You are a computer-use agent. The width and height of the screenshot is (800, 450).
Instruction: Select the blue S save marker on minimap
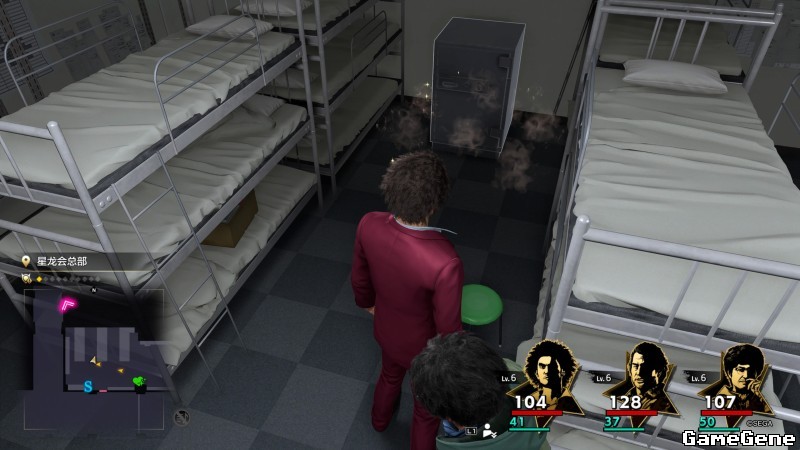[88, 386]
